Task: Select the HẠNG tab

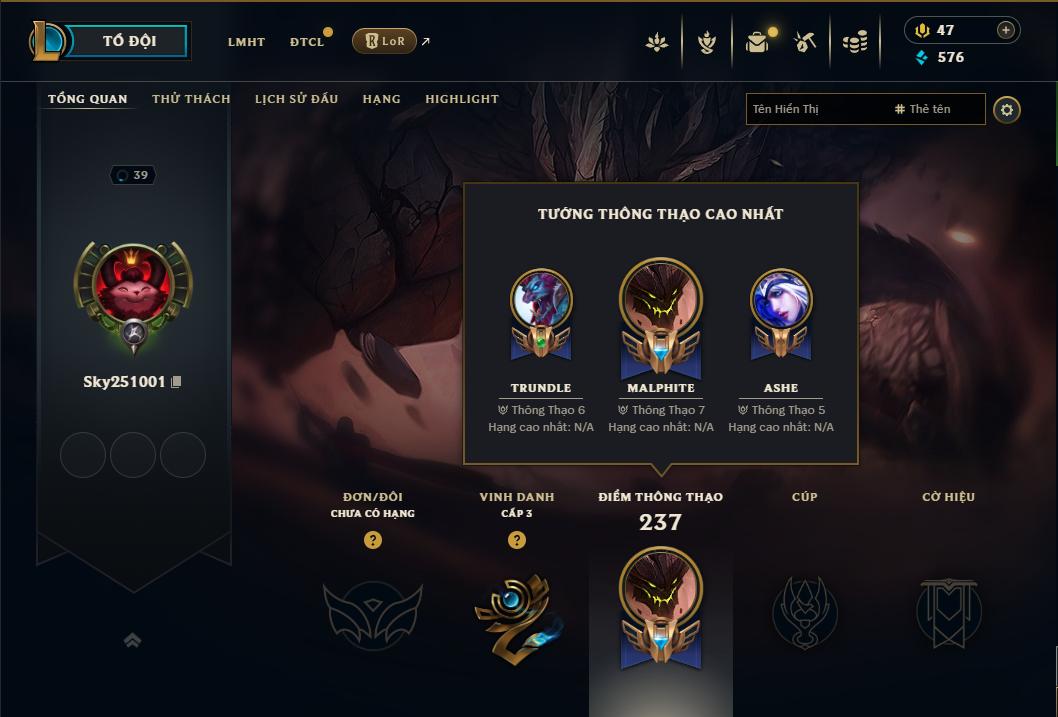Action: pos(381,99)
